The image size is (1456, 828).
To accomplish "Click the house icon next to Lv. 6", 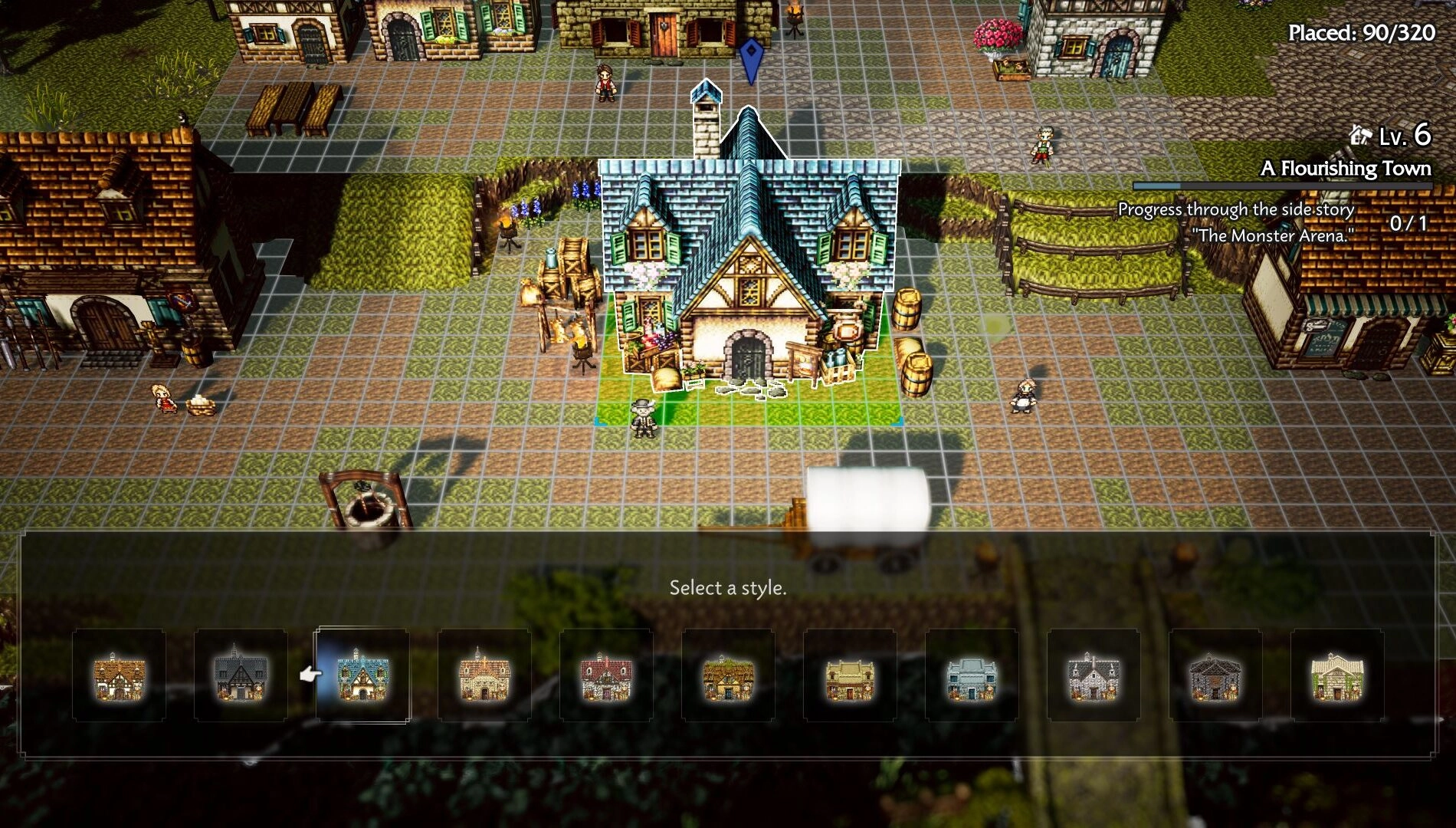I will (x=1362, y=136).
